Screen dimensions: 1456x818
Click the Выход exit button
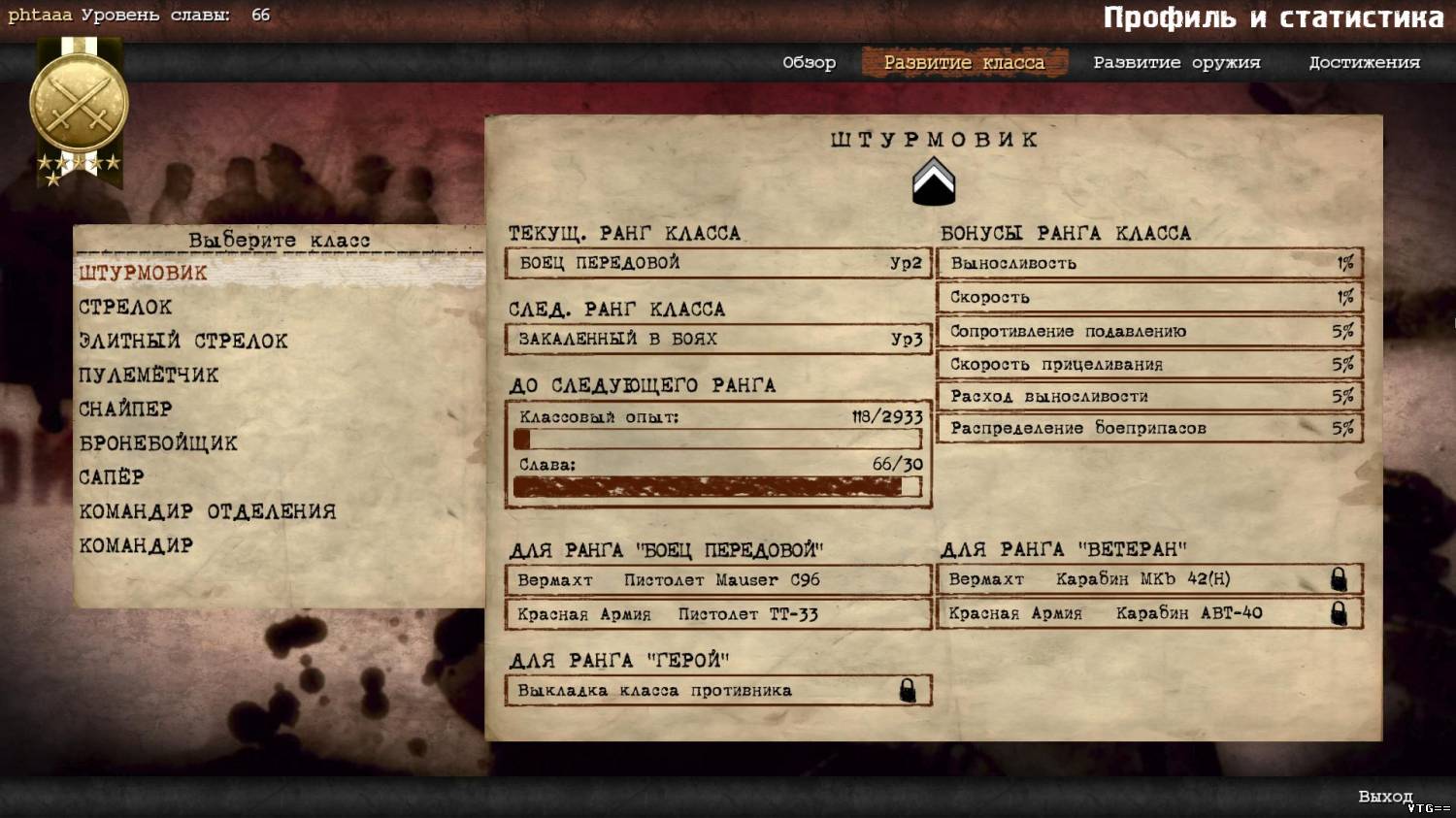coord(1385,797)
